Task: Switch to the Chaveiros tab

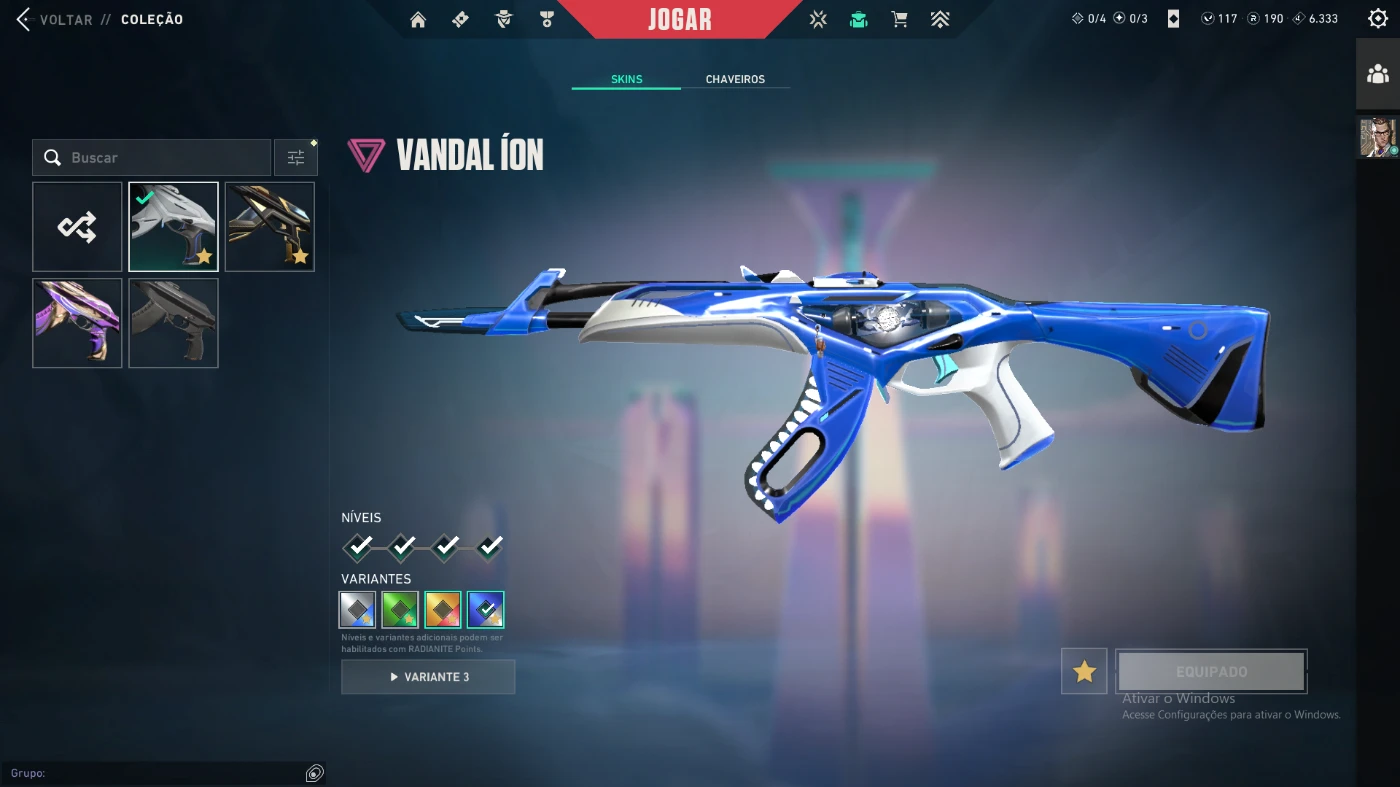Action: click(x=735, y=79)
